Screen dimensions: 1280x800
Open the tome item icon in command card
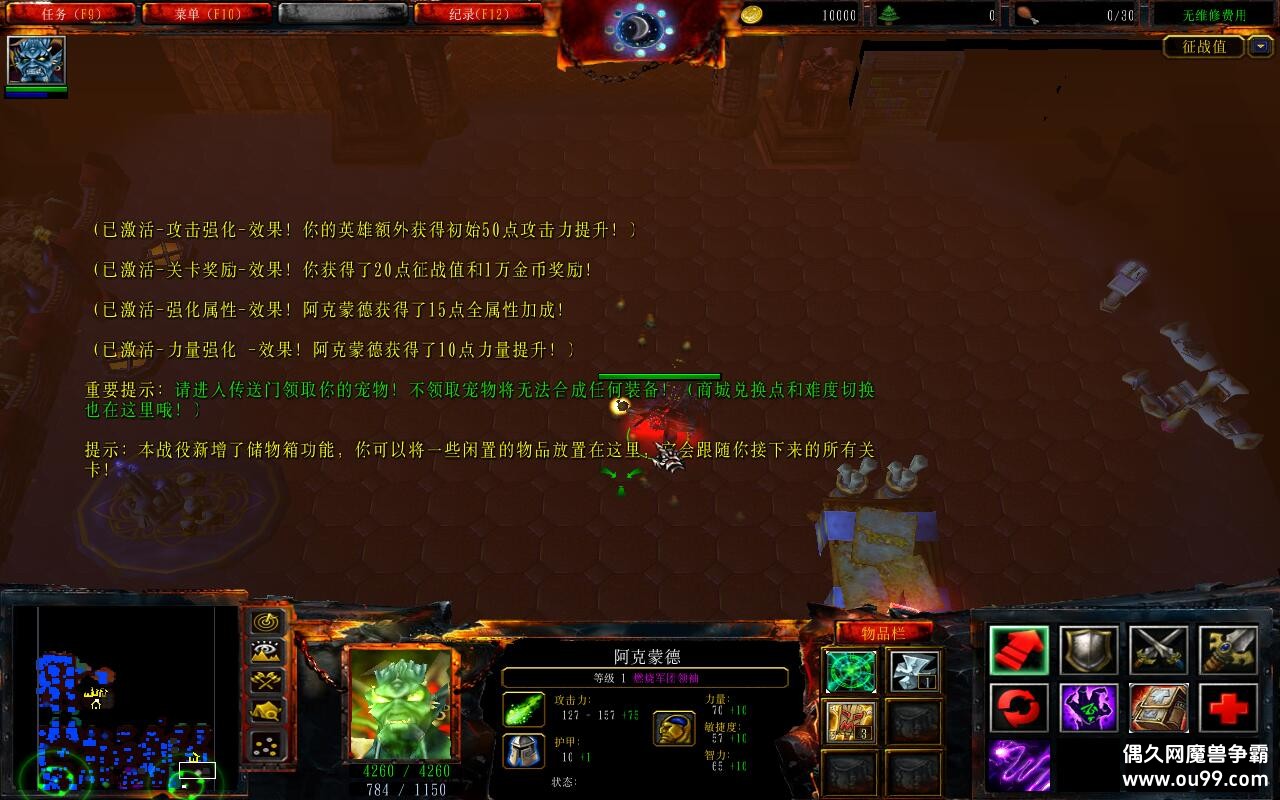click(1159, 710)
